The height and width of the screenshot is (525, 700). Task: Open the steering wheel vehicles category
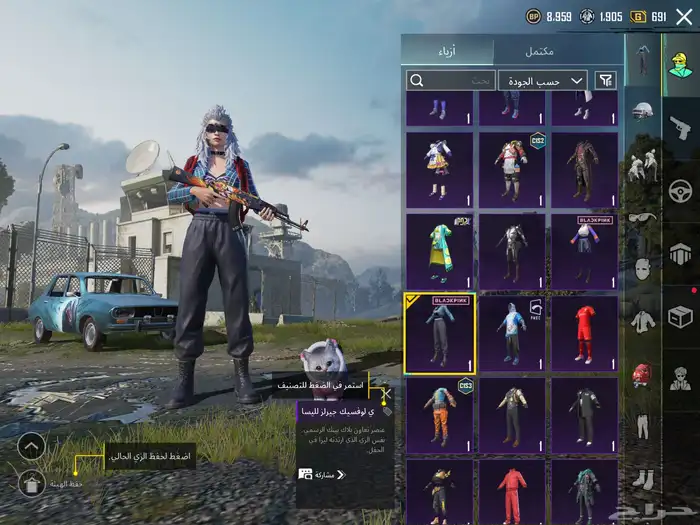coord(680,190)
